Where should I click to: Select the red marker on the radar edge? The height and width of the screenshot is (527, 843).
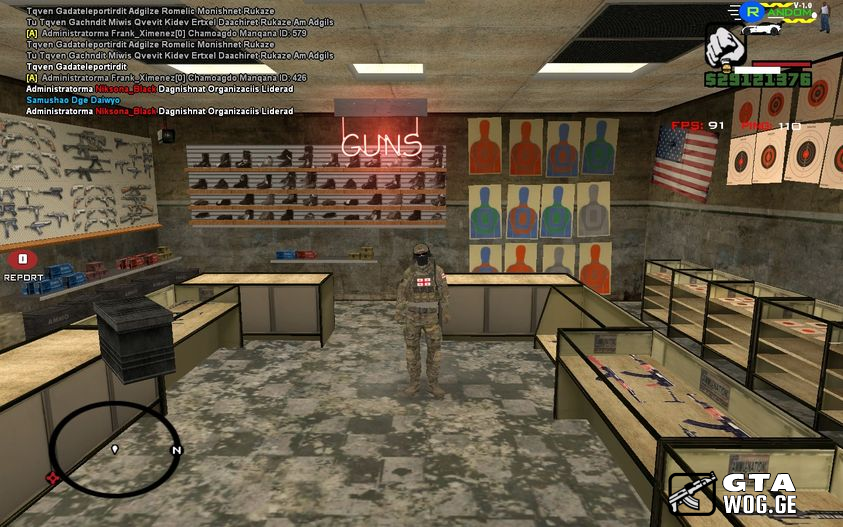(x=53, y=478)
